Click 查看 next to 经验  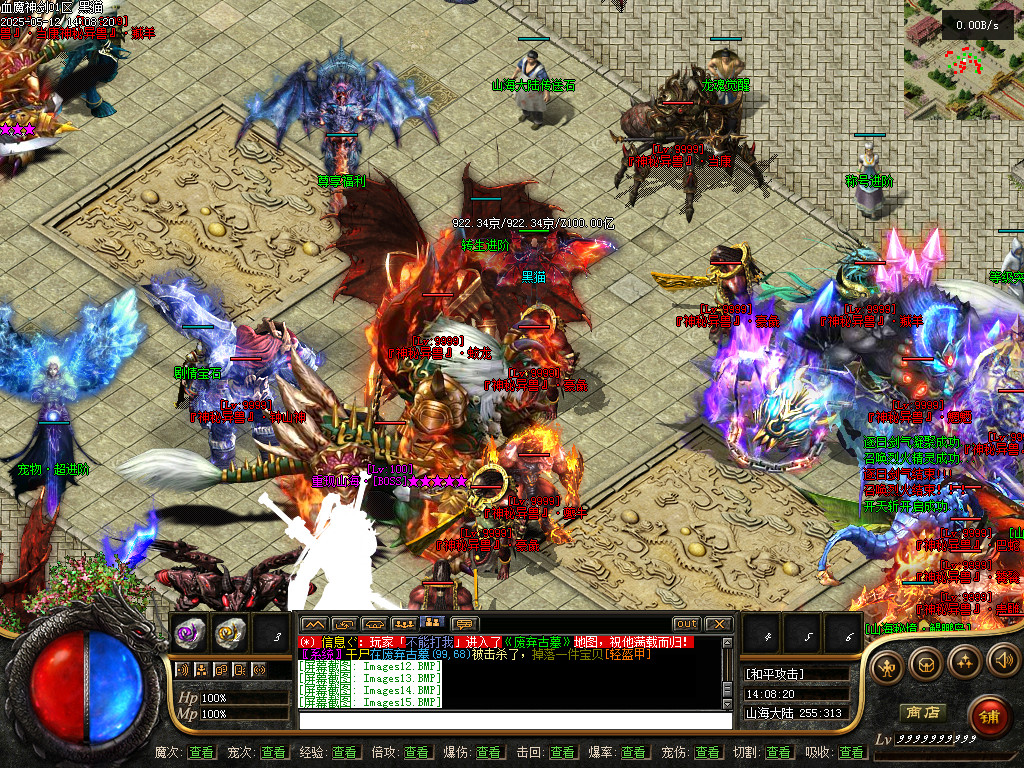pyautogui.click(x=345, y=752)
